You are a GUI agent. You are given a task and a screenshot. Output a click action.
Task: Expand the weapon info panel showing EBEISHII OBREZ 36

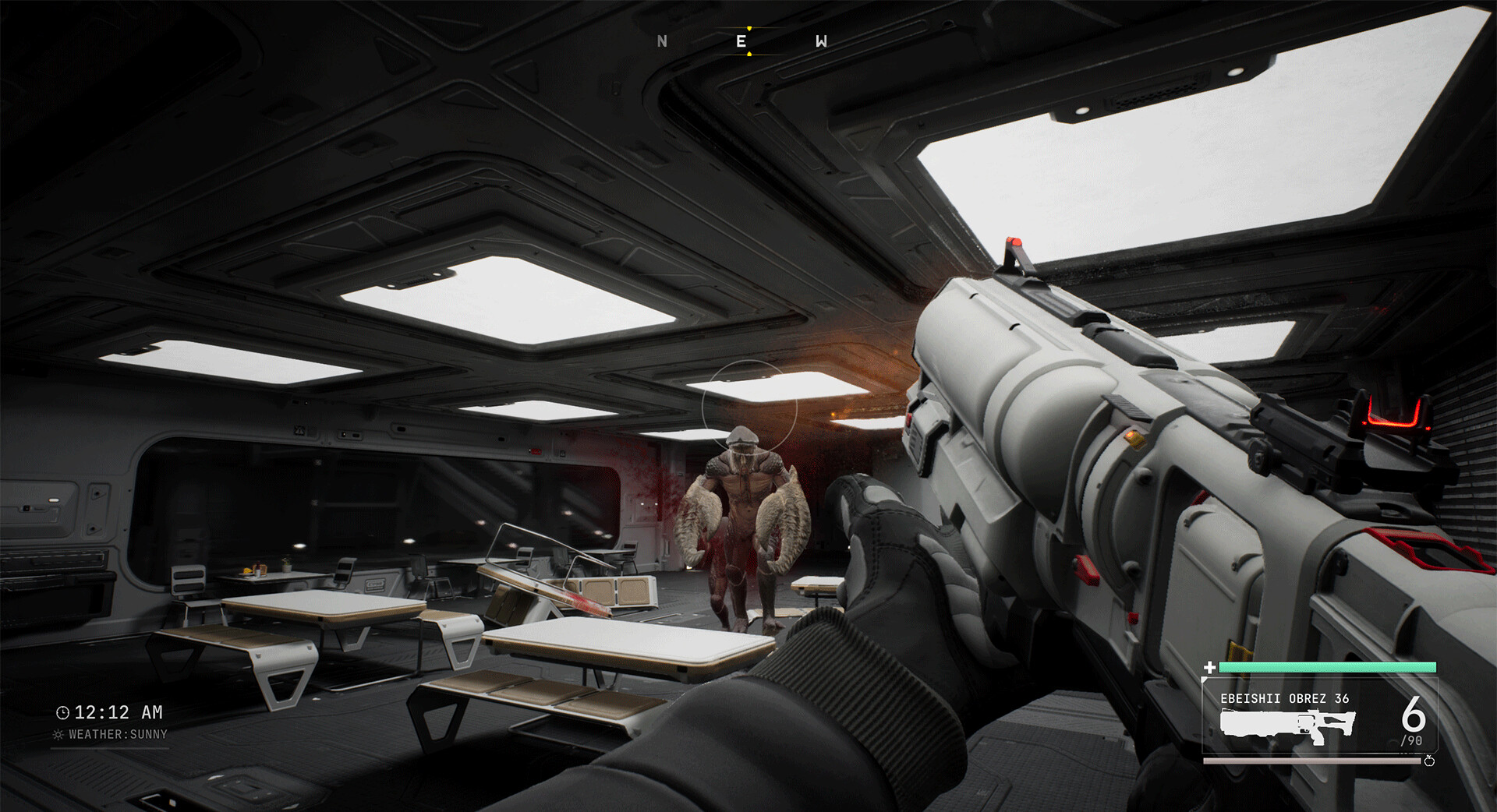click(x=1319, y=716)
